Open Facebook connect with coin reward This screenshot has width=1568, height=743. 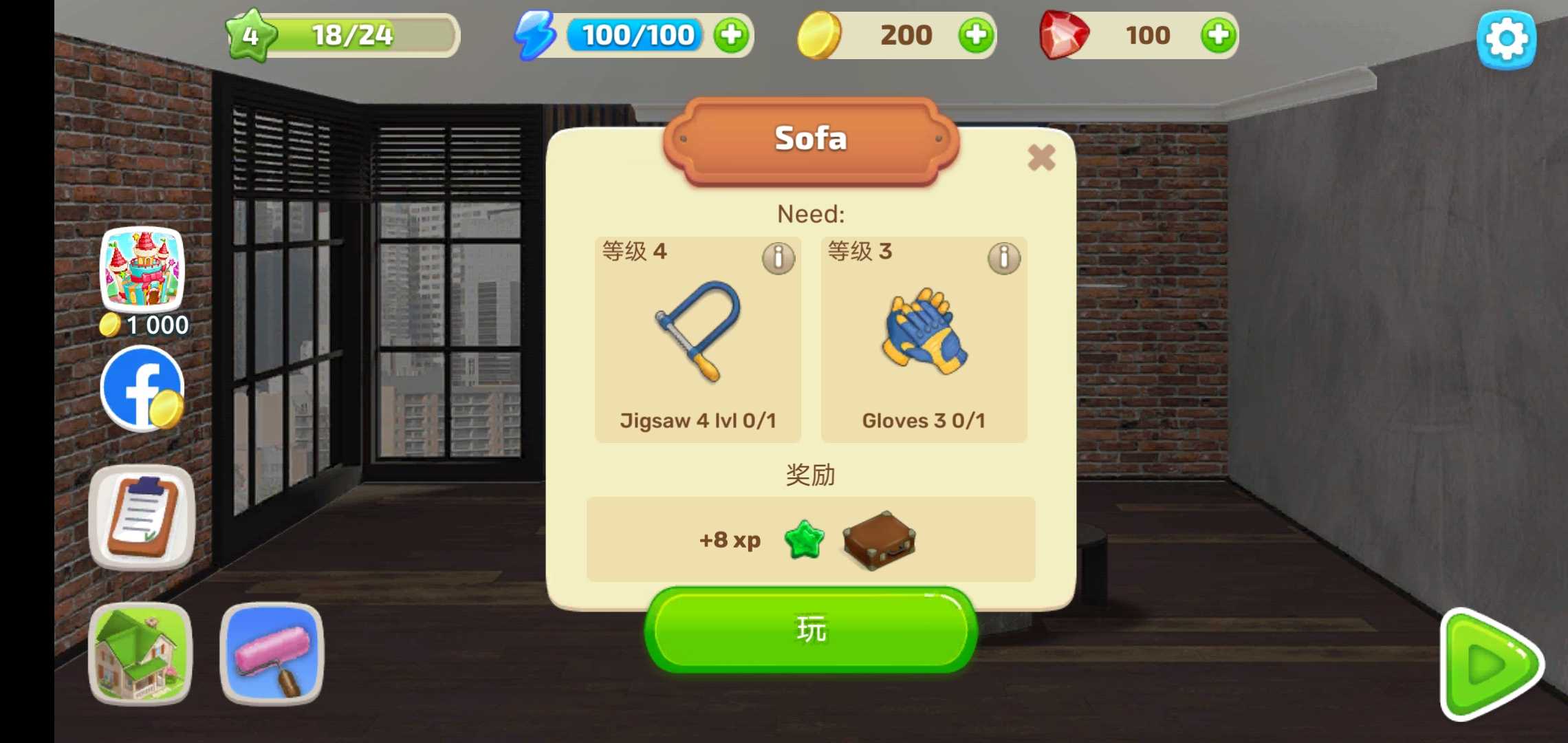142,389
